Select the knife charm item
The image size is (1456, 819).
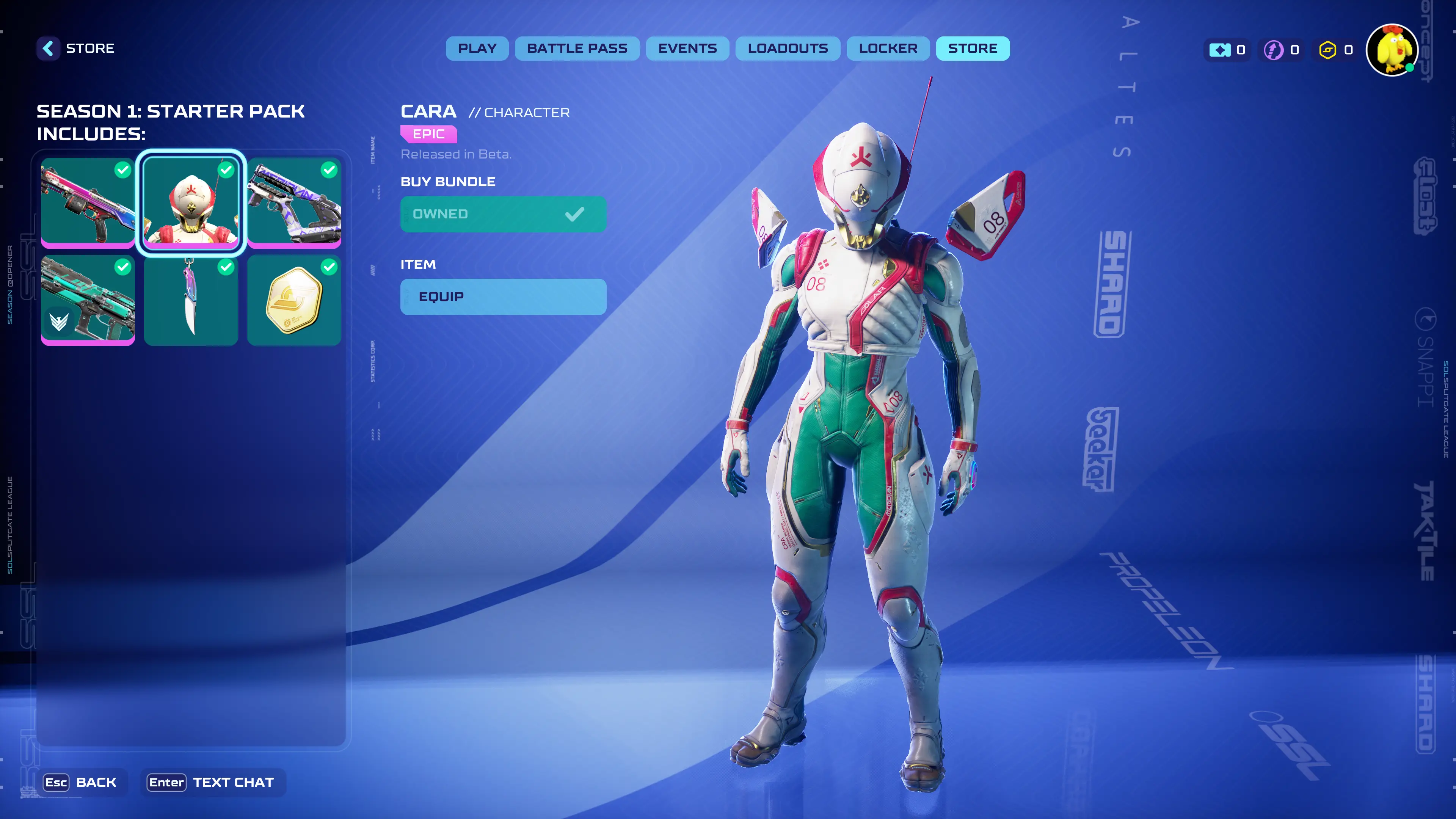point(191,300)
